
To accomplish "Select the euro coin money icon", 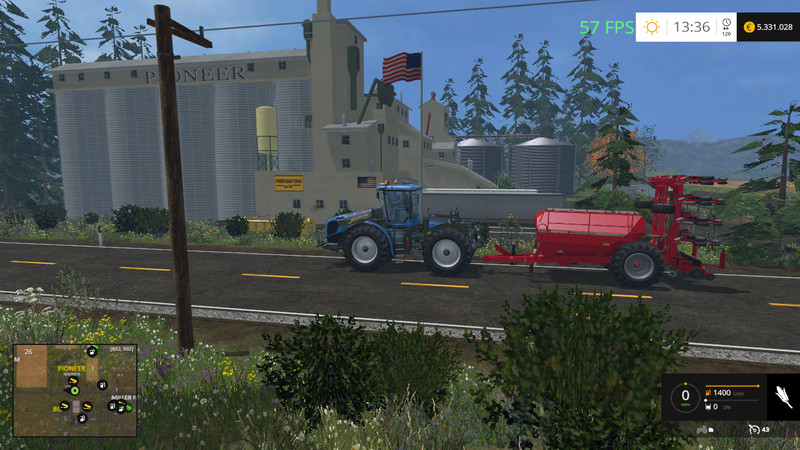I will coord(747,27).
